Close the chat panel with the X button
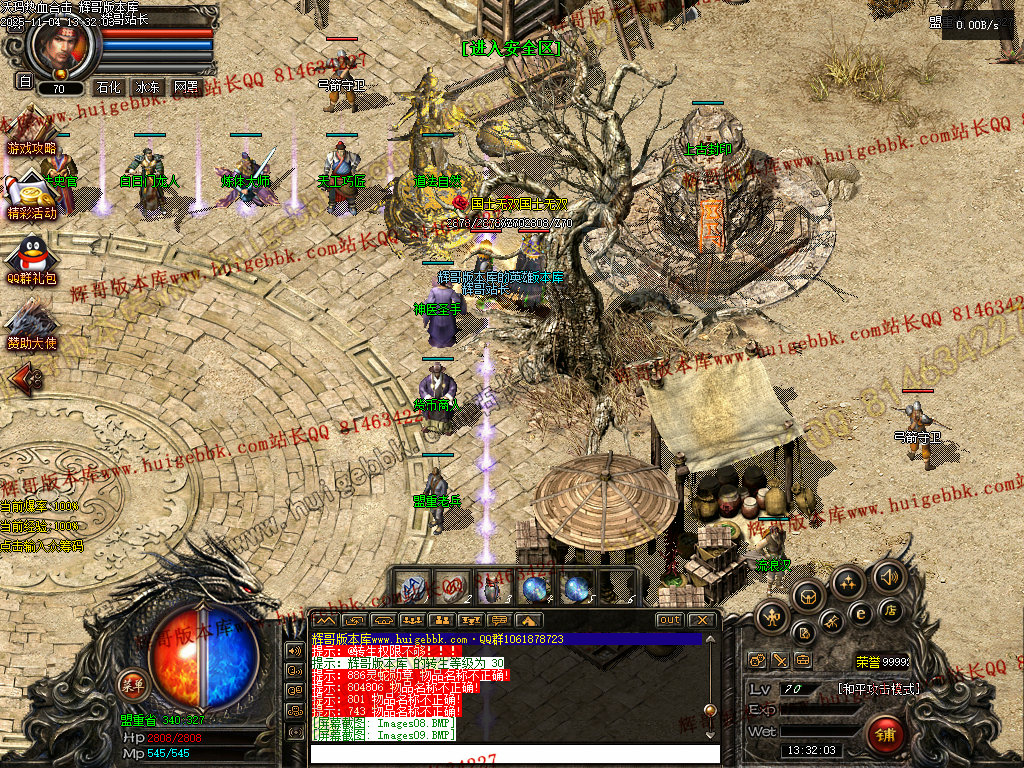 click(703, 620)
